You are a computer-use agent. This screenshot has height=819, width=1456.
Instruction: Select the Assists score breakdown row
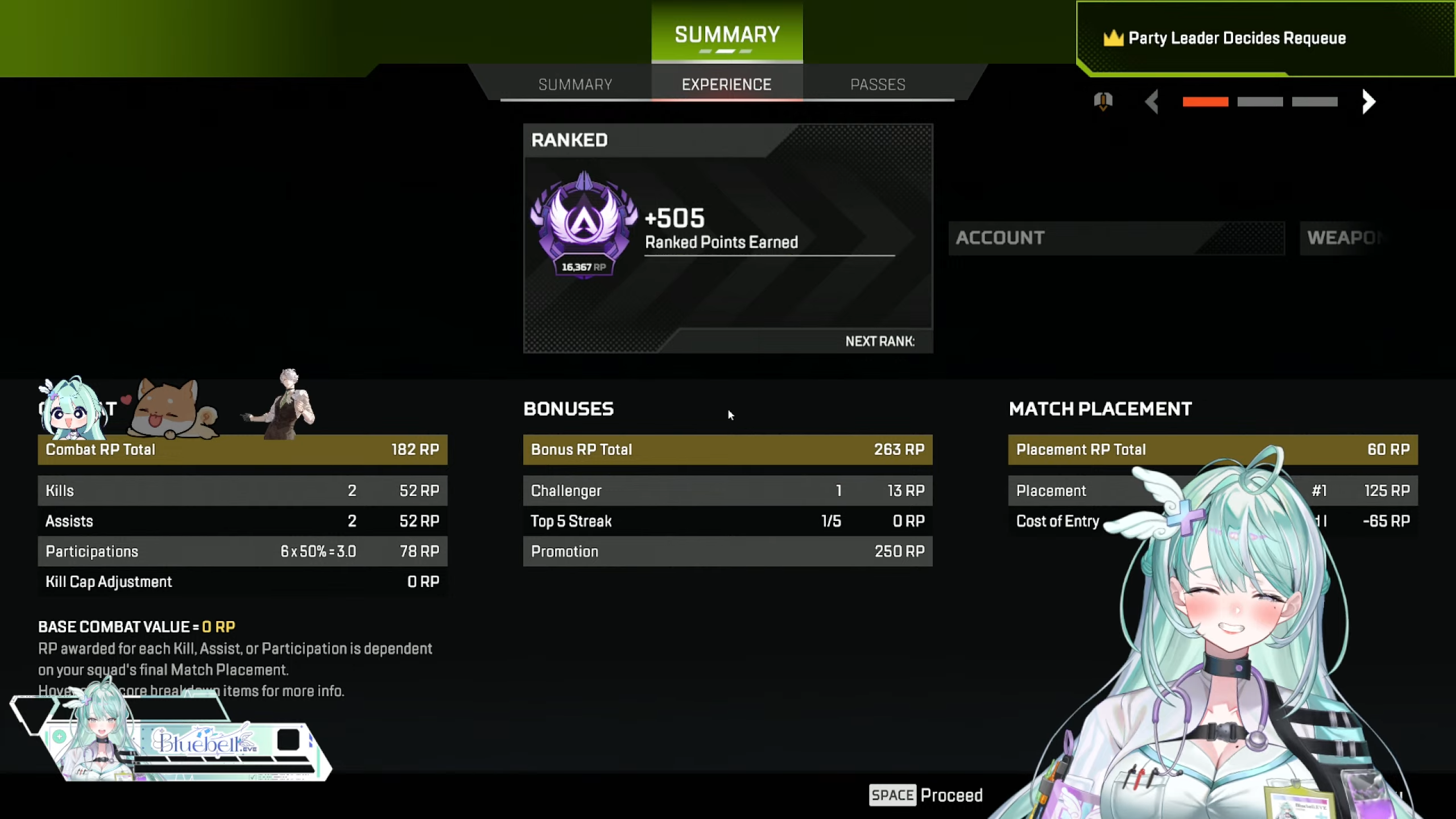click(242, 521)
